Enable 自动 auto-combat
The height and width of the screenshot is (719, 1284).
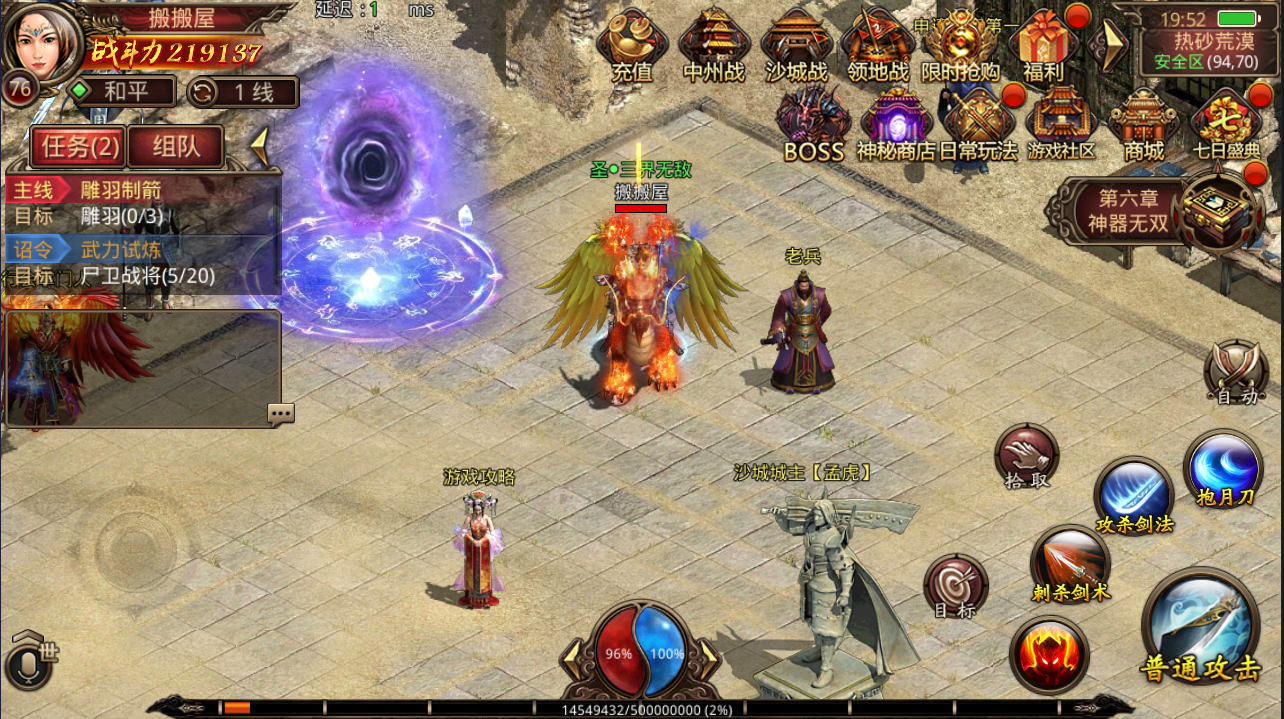pyautogui.click(x=1236, y=371)
